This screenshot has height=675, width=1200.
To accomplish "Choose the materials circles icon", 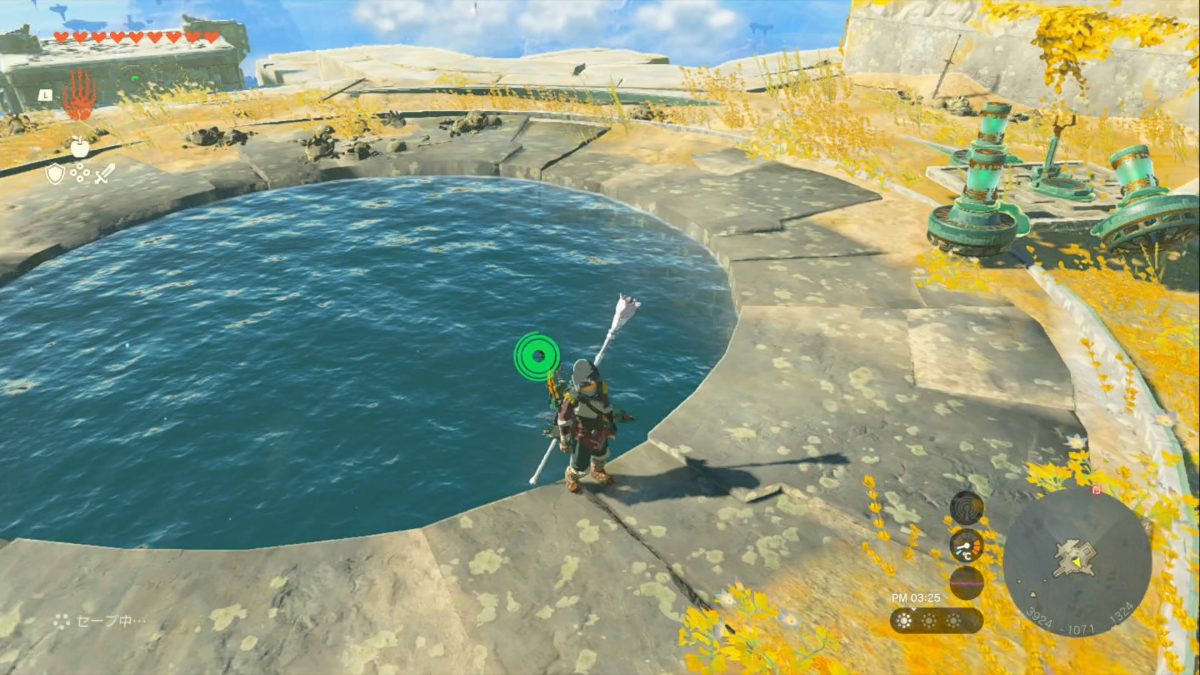I will pyautogui.click(x=80, y=174).
